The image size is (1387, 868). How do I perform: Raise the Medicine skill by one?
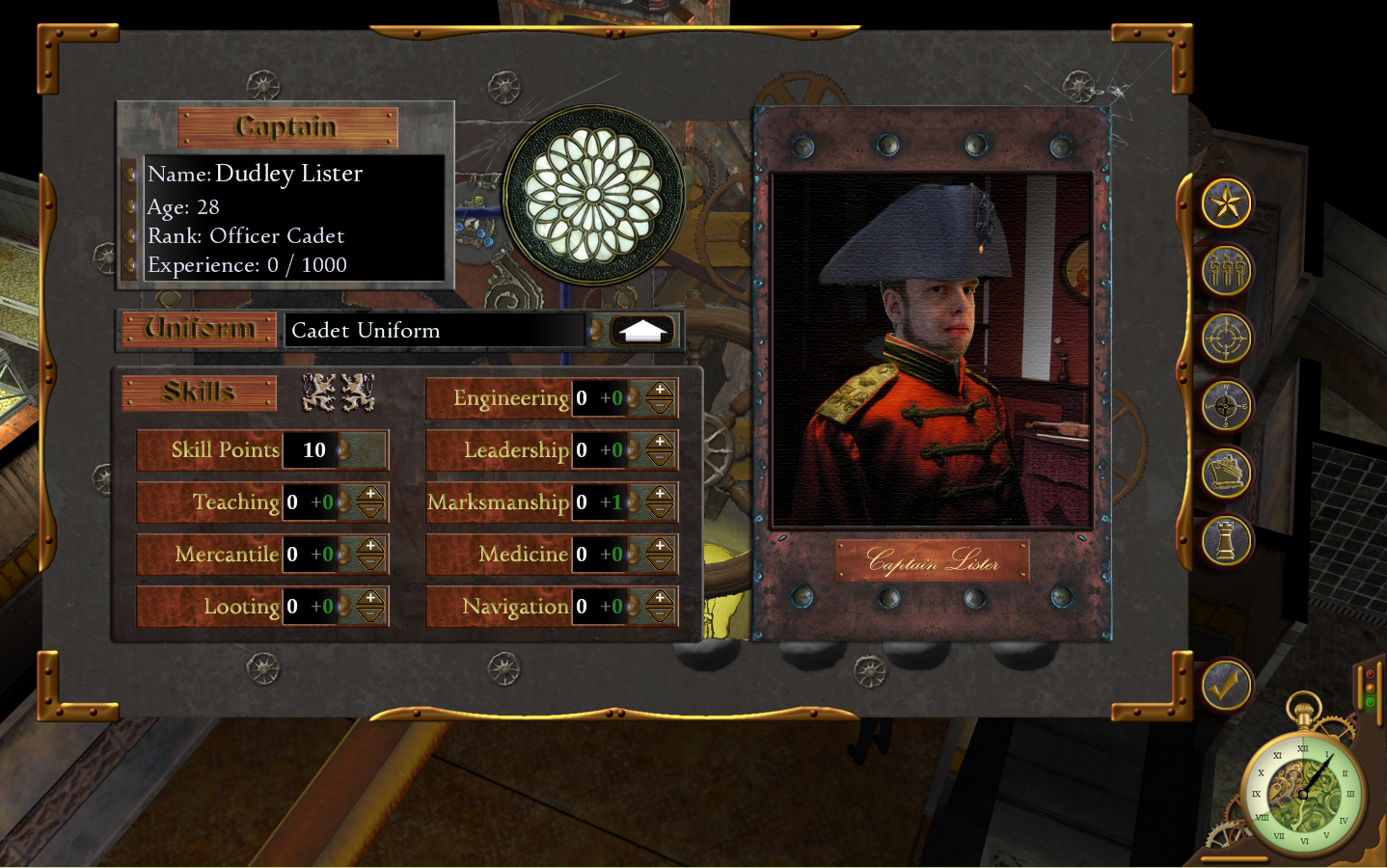(x=660, y=547)
